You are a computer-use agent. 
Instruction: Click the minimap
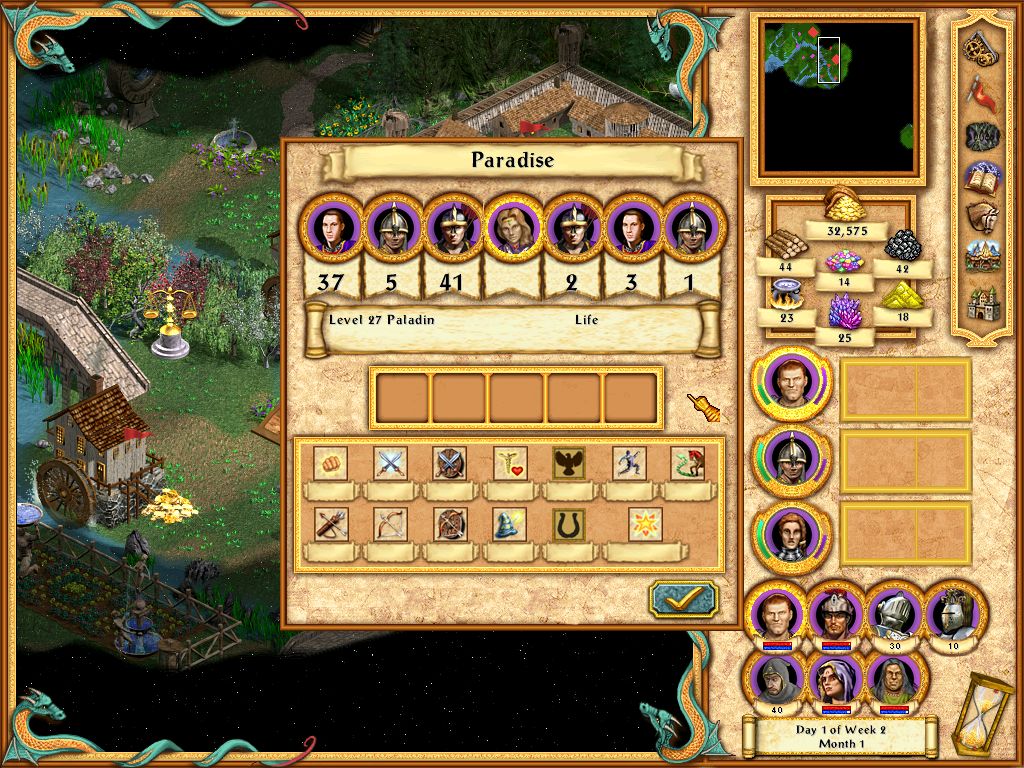pos(838,97)
